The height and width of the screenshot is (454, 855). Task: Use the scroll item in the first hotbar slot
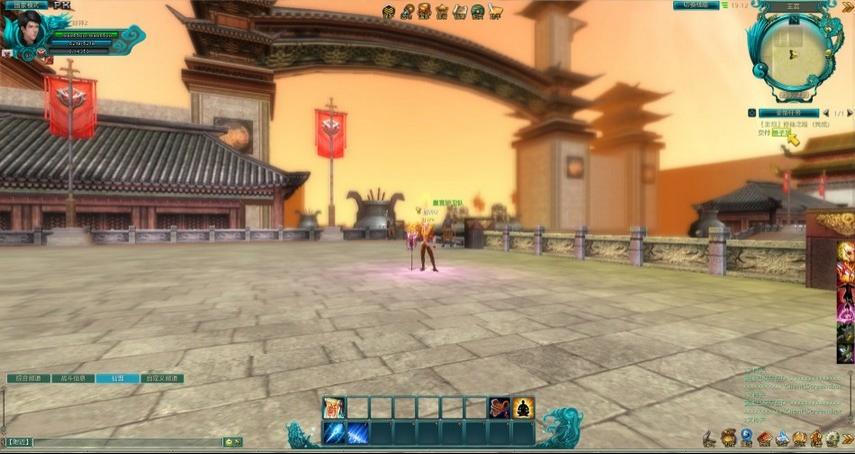334,407
